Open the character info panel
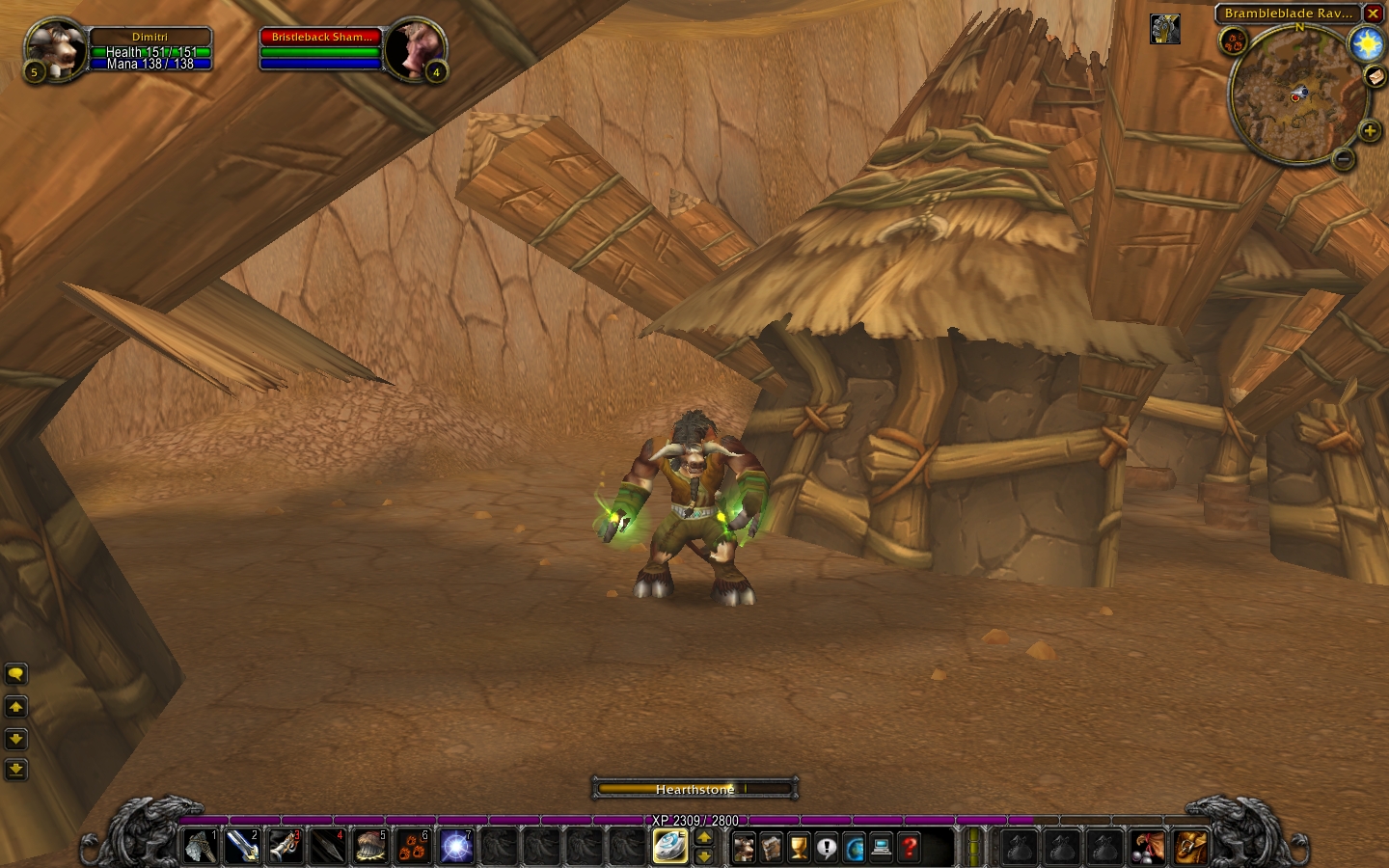The height and width of the screenshot is (868, 1389). point(744,848)
